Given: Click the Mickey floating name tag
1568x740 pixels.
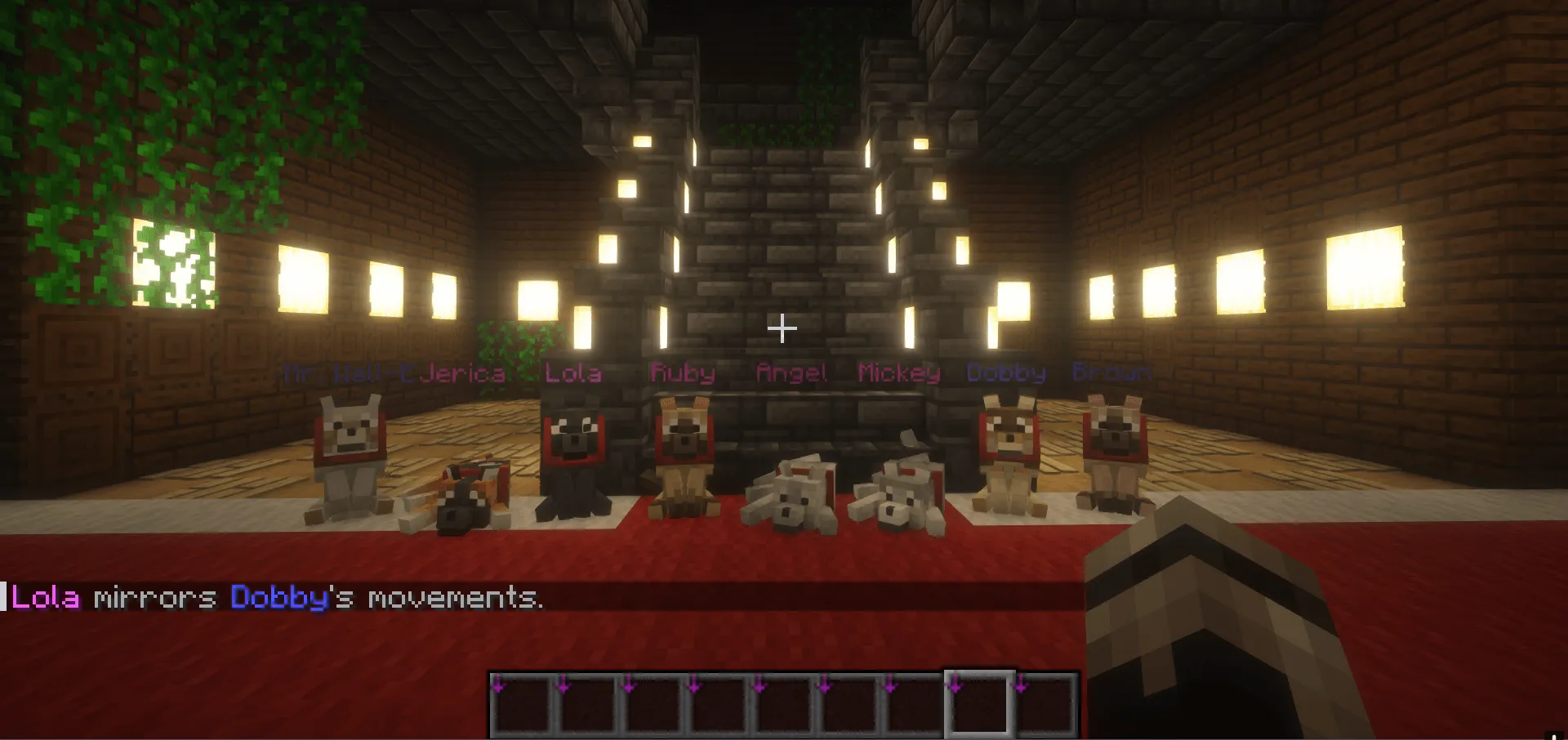Looking at the screenshot, I should [x=899, y=373].
